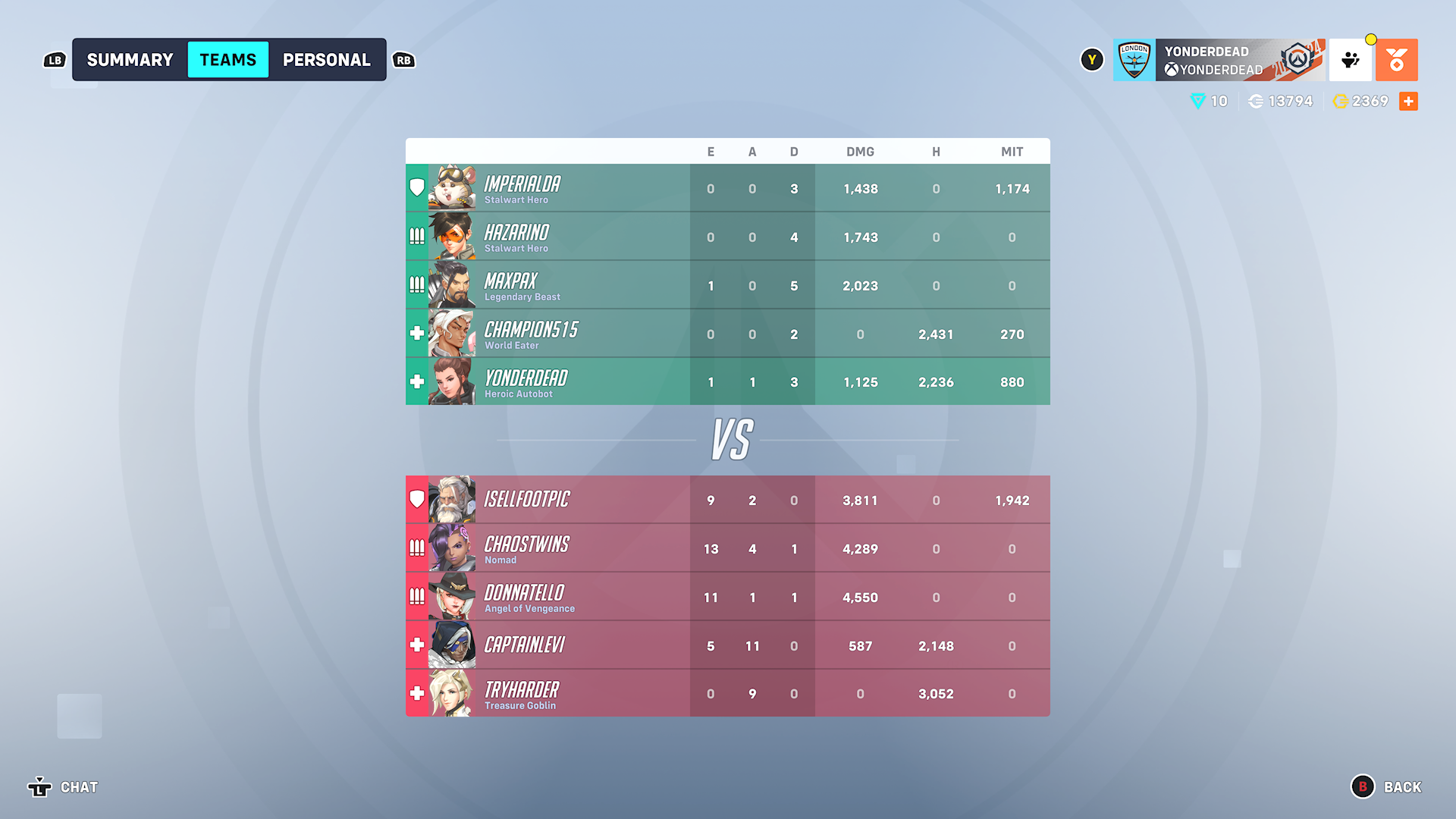Switch to the Summary tab
The image size is (1456, 819).
pos(129,59)
